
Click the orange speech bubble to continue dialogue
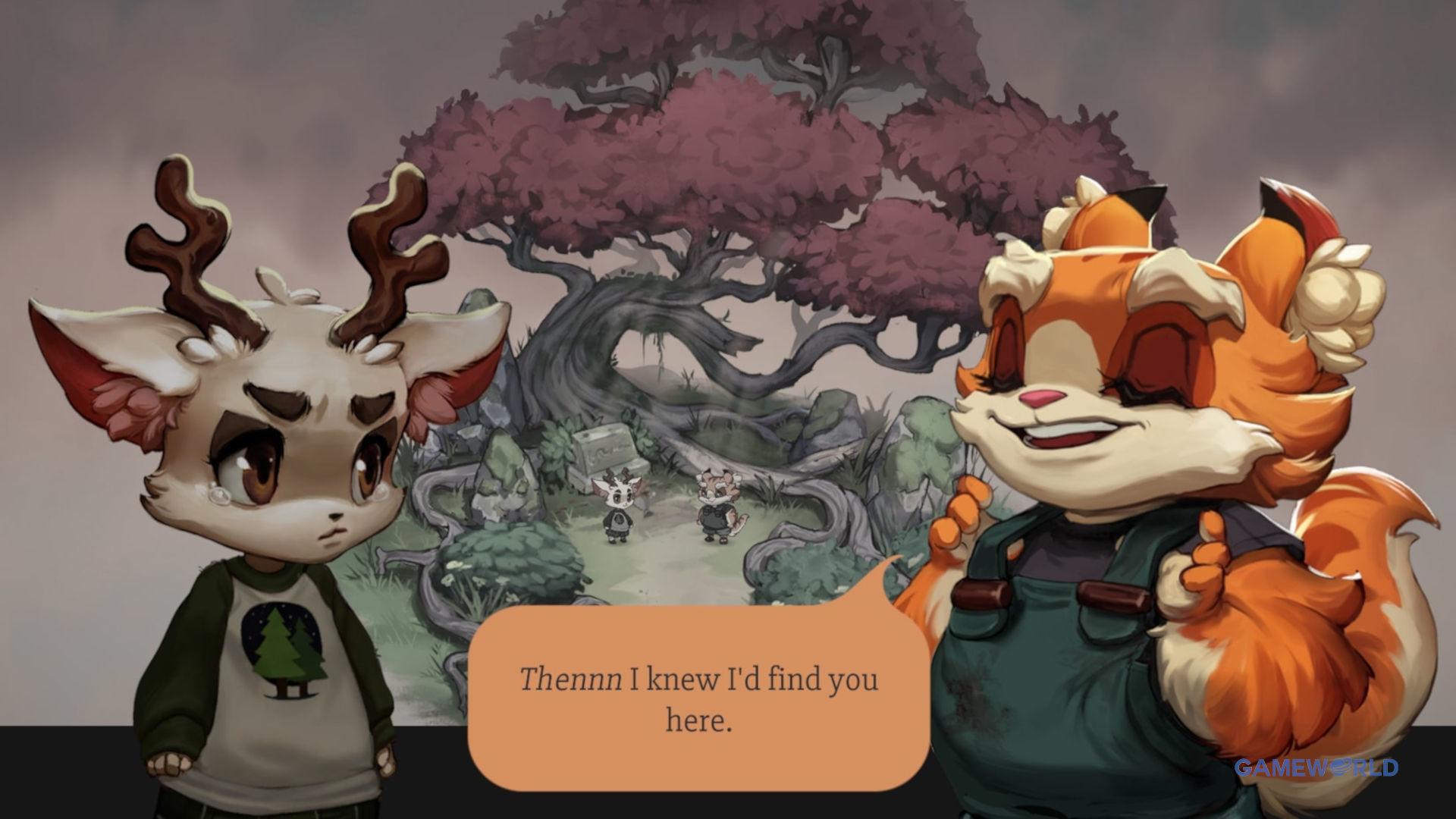pyautogui.click(x=698, y=698)
